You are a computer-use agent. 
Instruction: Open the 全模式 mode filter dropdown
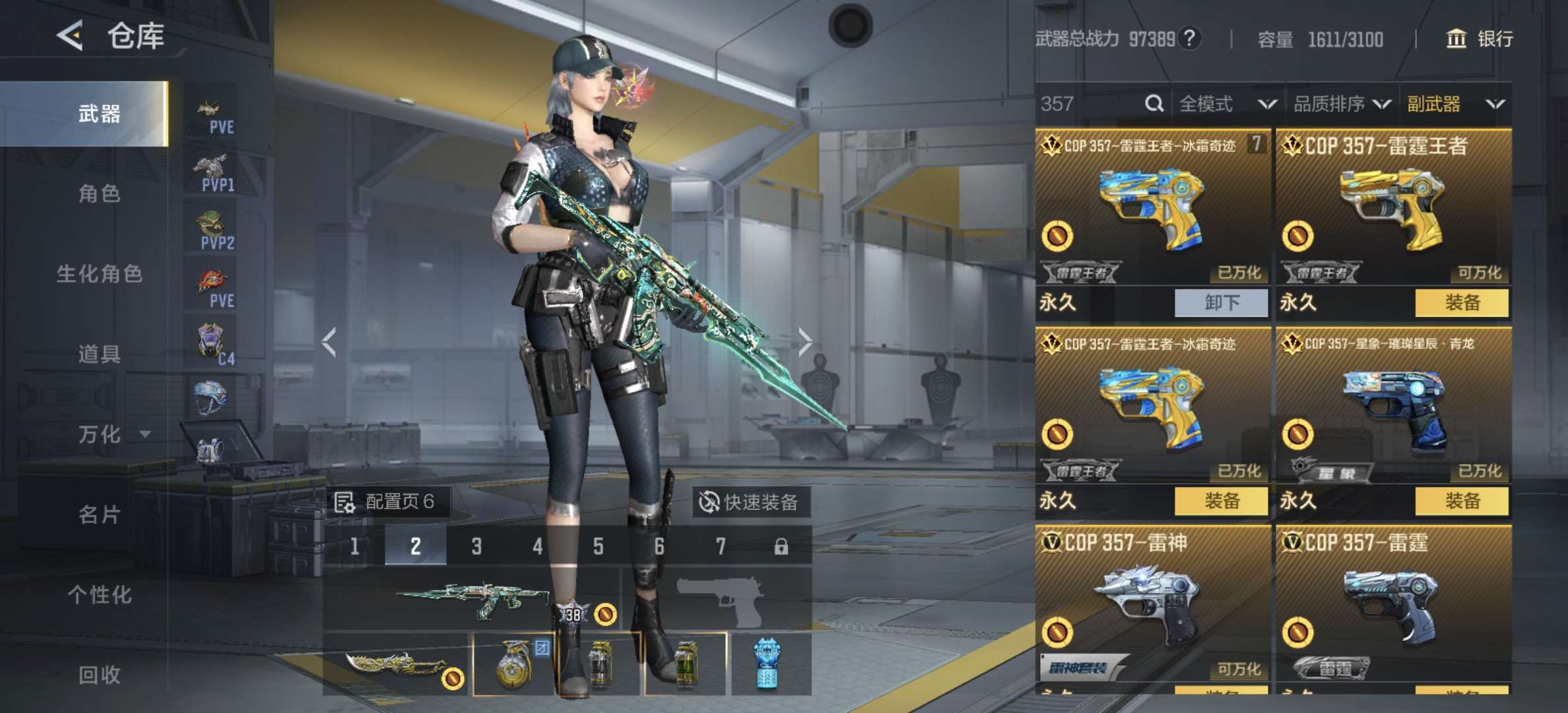tap(1226, 104)
